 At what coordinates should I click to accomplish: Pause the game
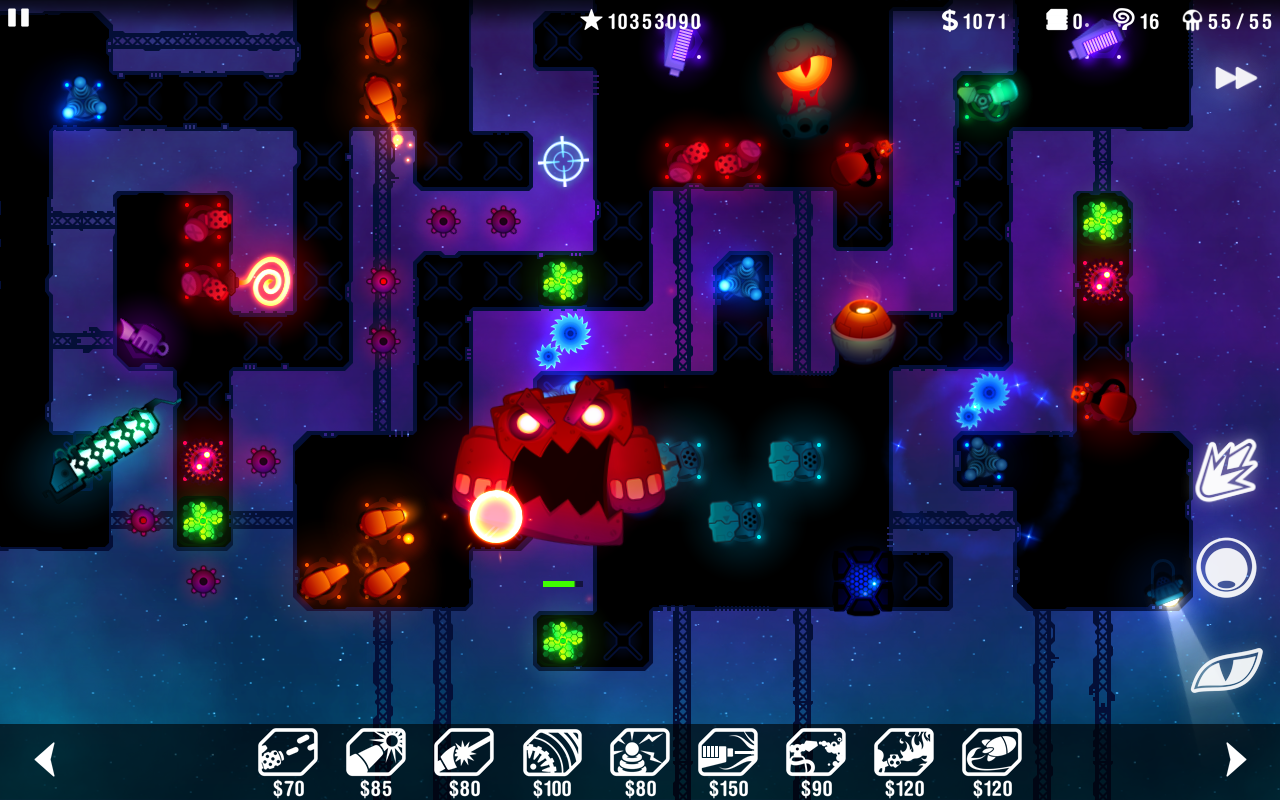point(18,18)
